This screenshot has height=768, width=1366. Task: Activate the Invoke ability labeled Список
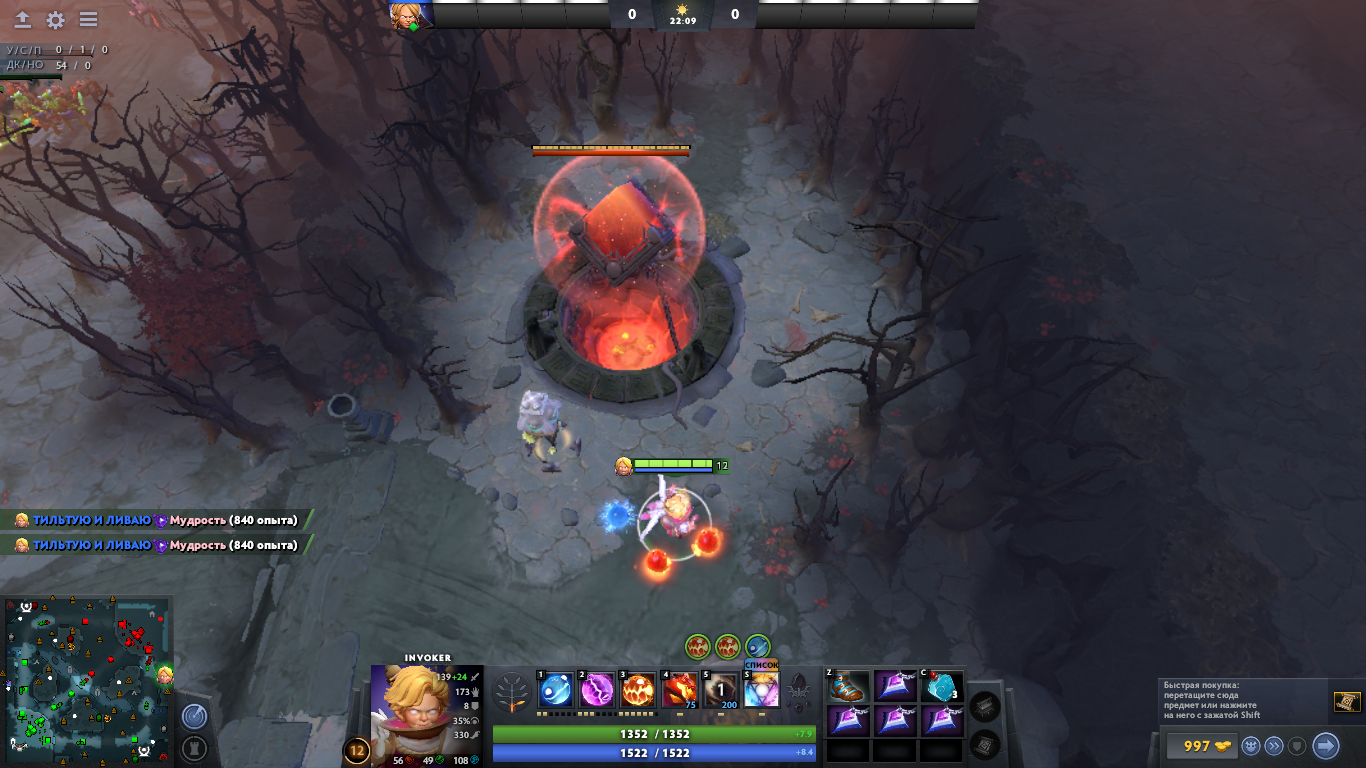pos(761,690)
